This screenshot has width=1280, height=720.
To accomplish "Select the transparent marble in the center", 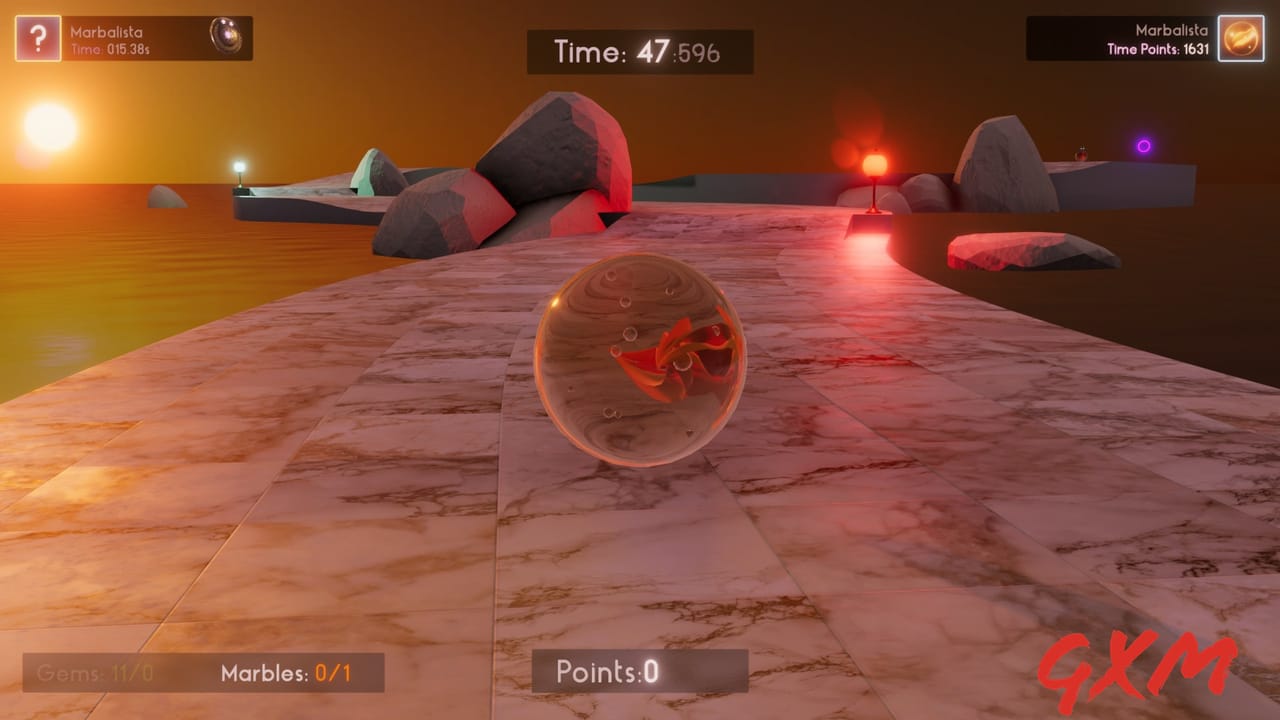I will click(640, 360).
